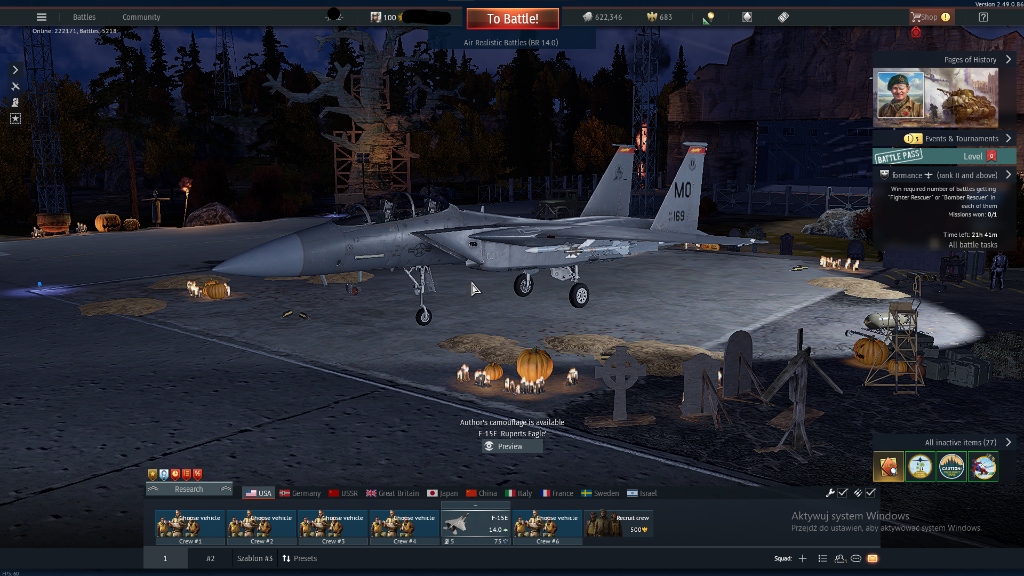1024x576 pixels.
Task: Change the Air Realistic Battles game mode
Action: (511, 43)
